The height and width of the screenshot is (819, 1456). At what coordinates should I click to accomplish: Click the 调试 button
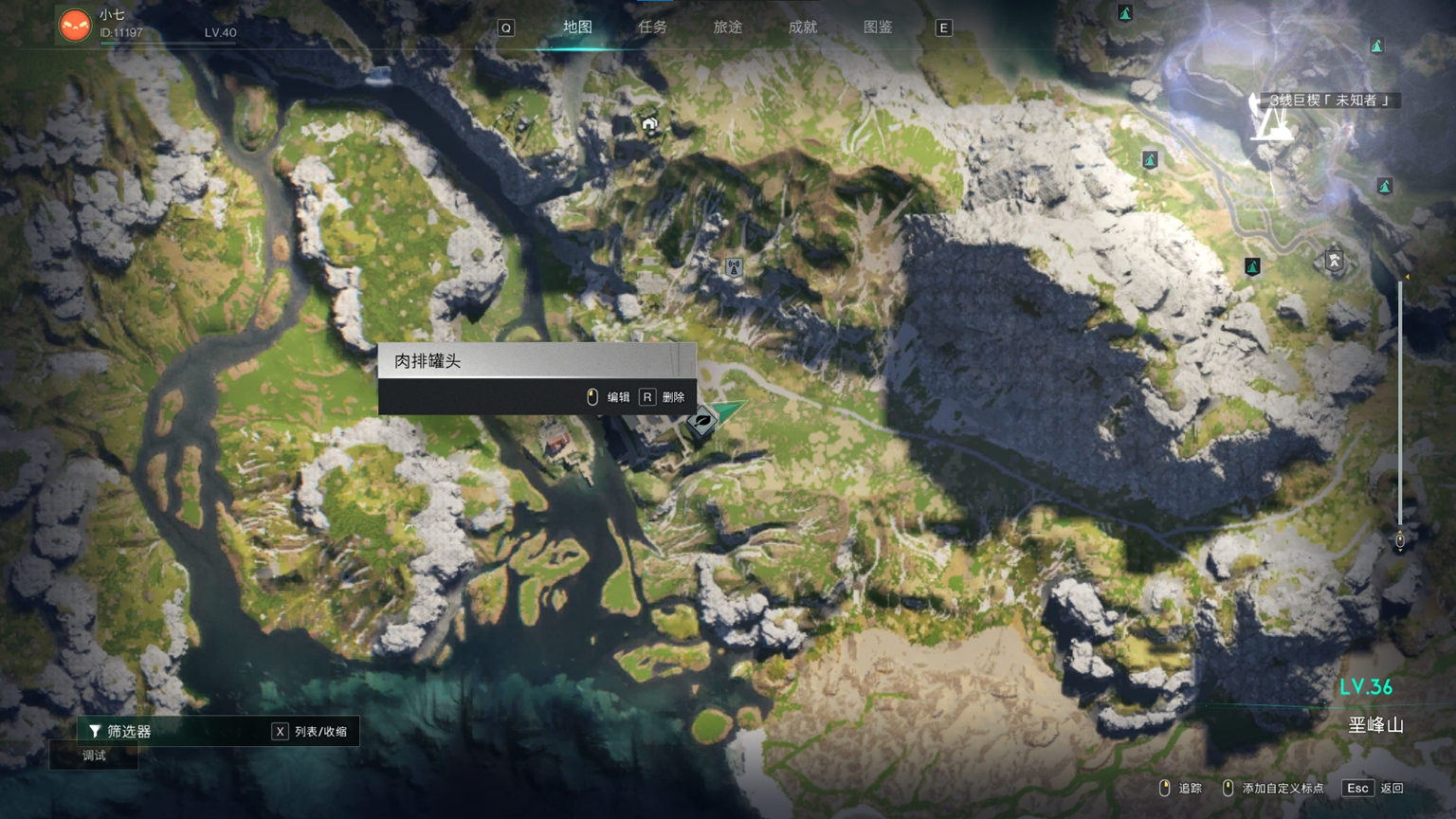[94, 755]
